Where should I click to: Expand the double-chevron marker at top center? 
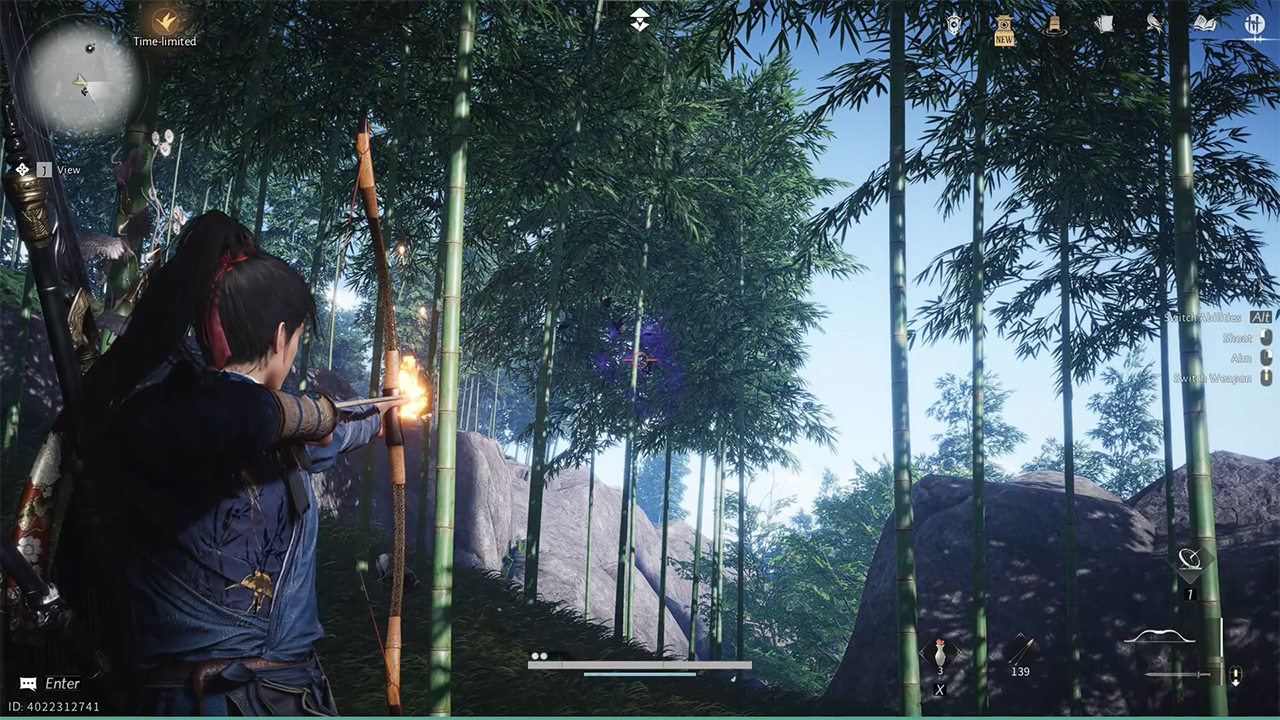(640, 19)
